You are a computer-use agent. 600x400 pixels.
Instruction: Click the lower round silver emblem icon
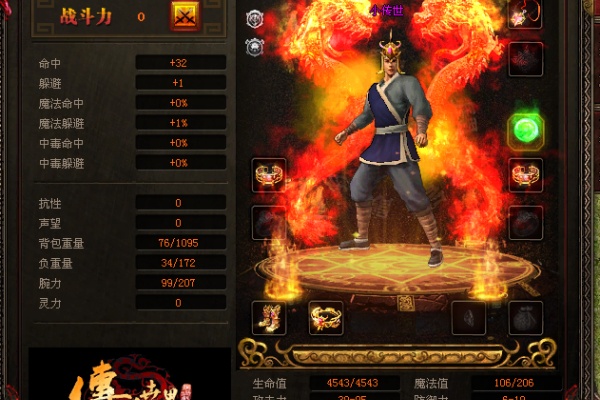[255, 45]
